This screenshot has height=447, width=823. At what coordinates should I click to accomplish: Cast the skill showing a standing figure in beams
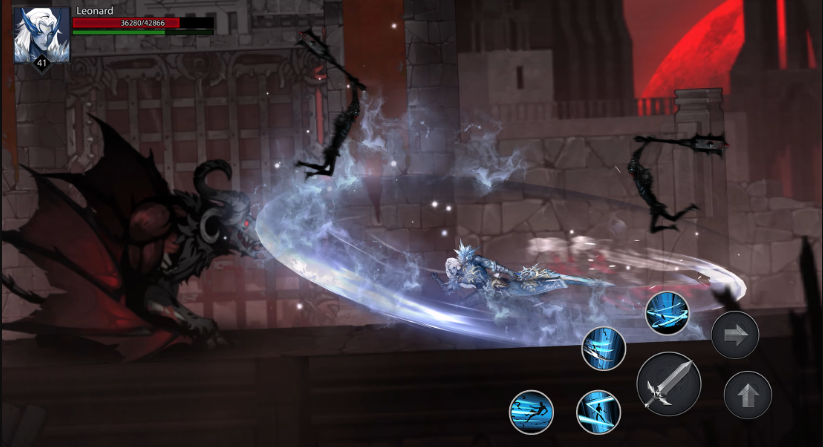598,411
